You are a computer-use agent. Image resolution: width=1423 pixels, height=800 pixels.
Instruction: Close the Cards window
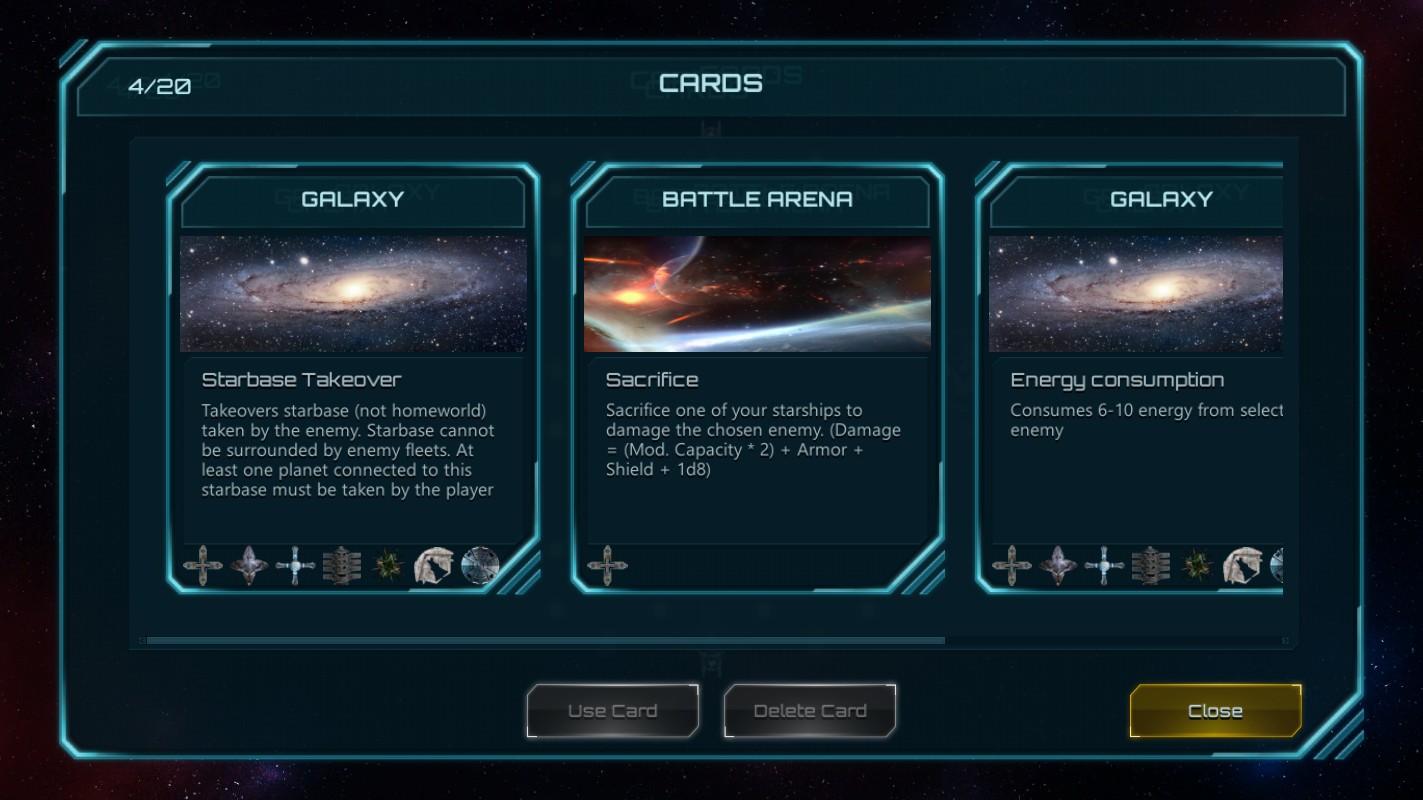tap(1215, 711)
